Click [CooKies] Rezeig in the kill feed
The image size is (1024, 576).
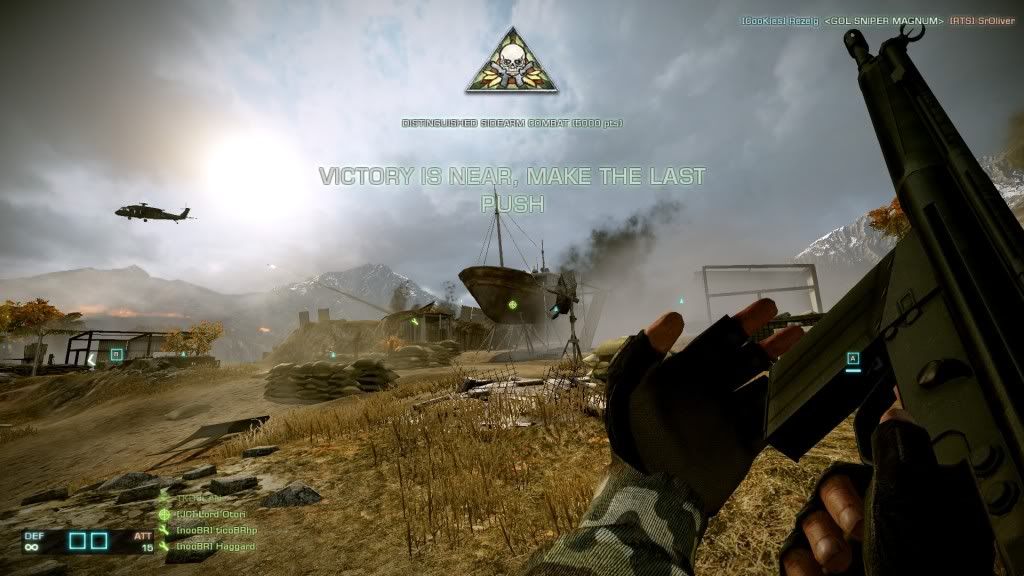[x=778, y=20]
